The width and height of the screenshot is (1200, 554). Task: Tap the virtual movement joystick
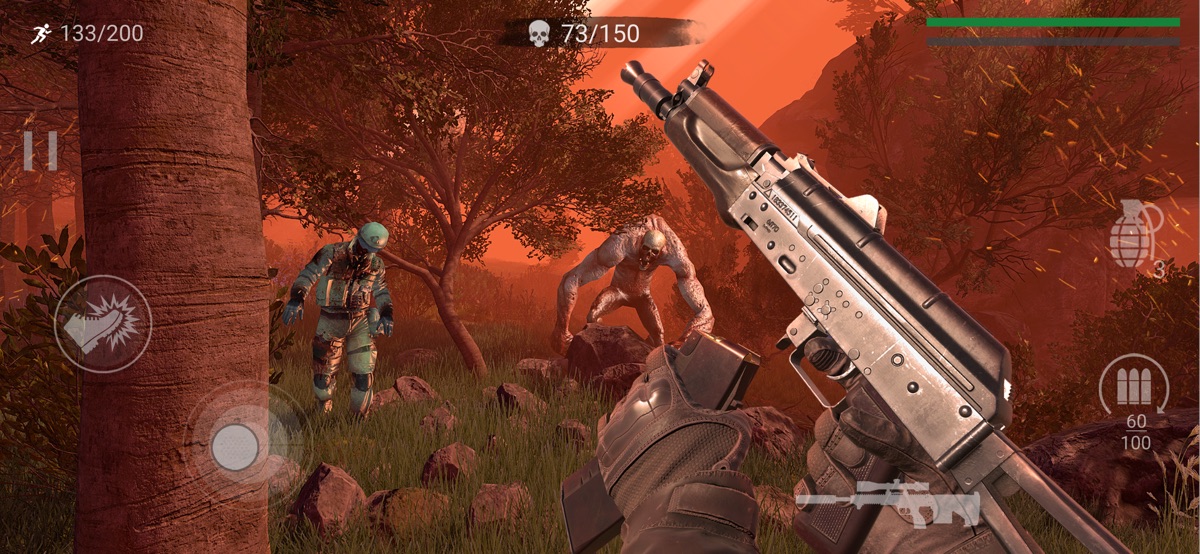coord(236,445)
